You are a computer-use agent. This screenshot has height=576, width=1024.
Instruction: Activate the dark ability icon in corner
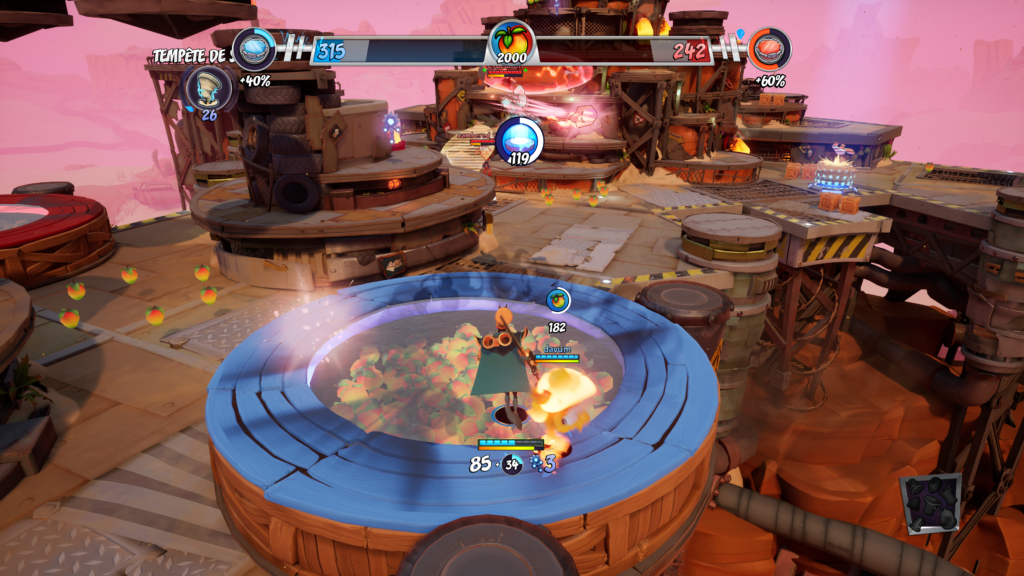tap(930, 503)
